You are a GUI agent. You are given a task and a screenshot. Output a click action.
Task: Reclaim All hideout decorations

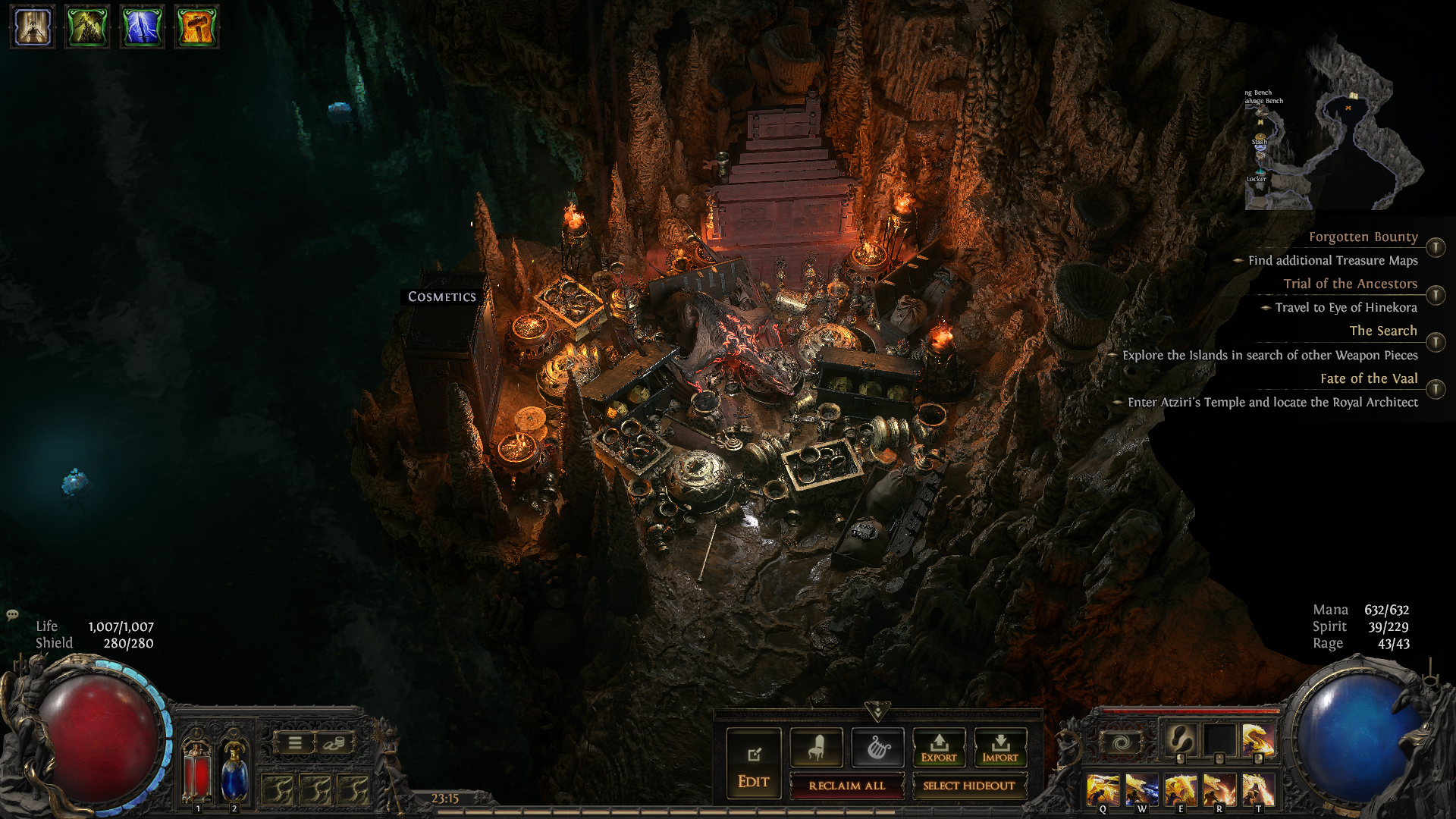click(x=846, y=786)
